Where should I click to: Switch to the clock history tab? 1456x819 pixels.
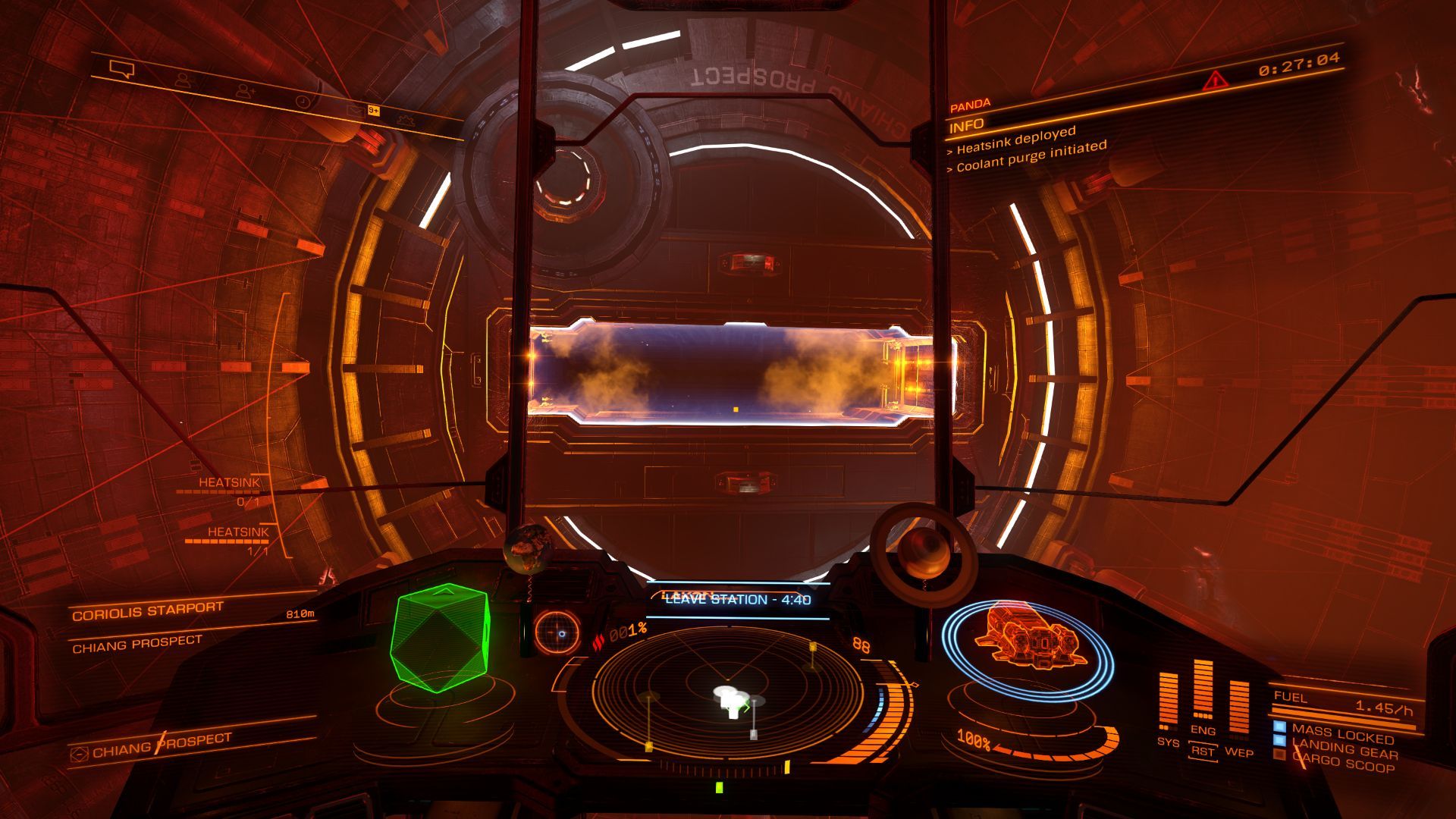coord(302,102)
